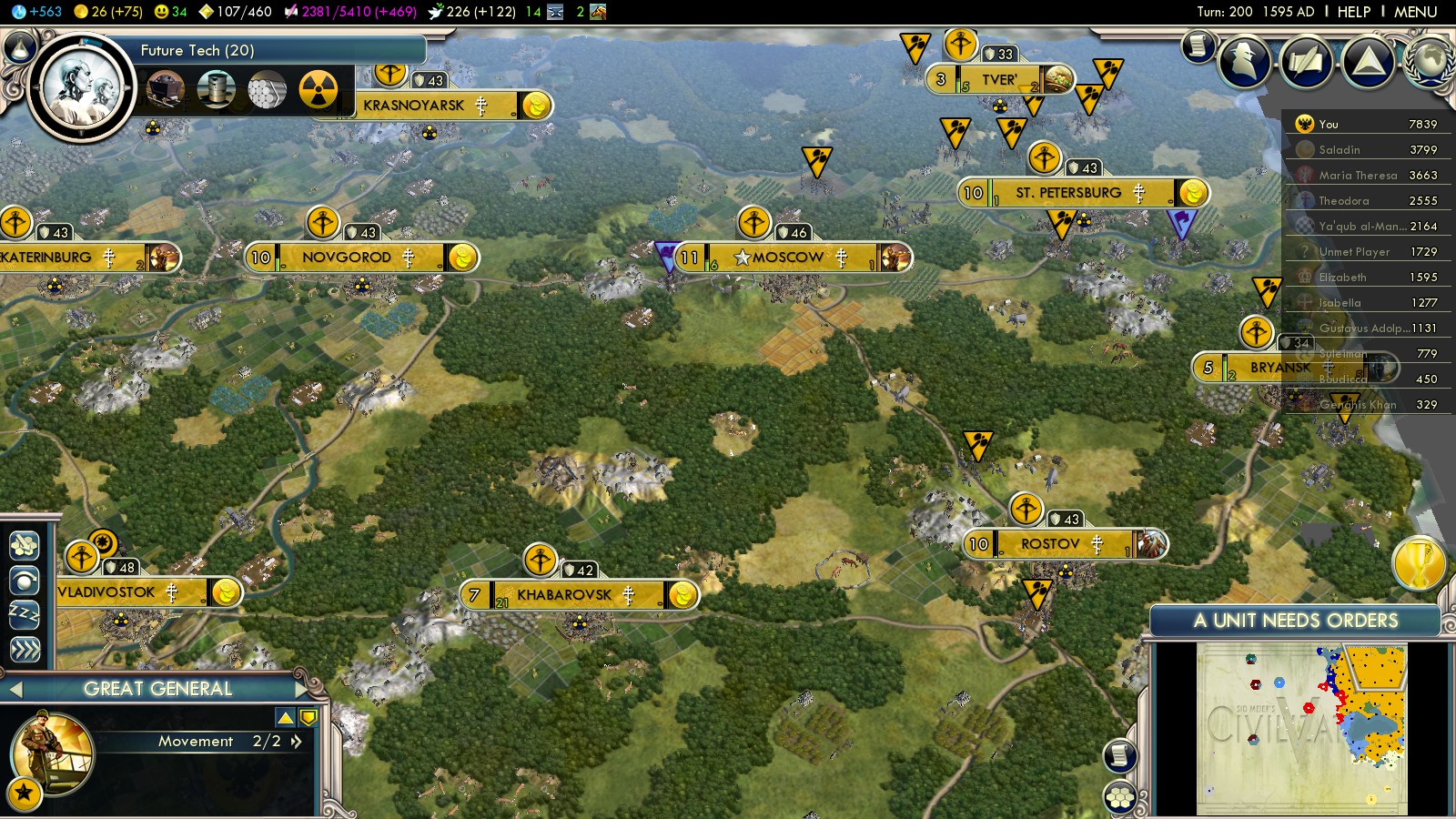Toggle the hex grid minimap options button
Screen dimensions: 1456x819
click(x=1120, y=797)
